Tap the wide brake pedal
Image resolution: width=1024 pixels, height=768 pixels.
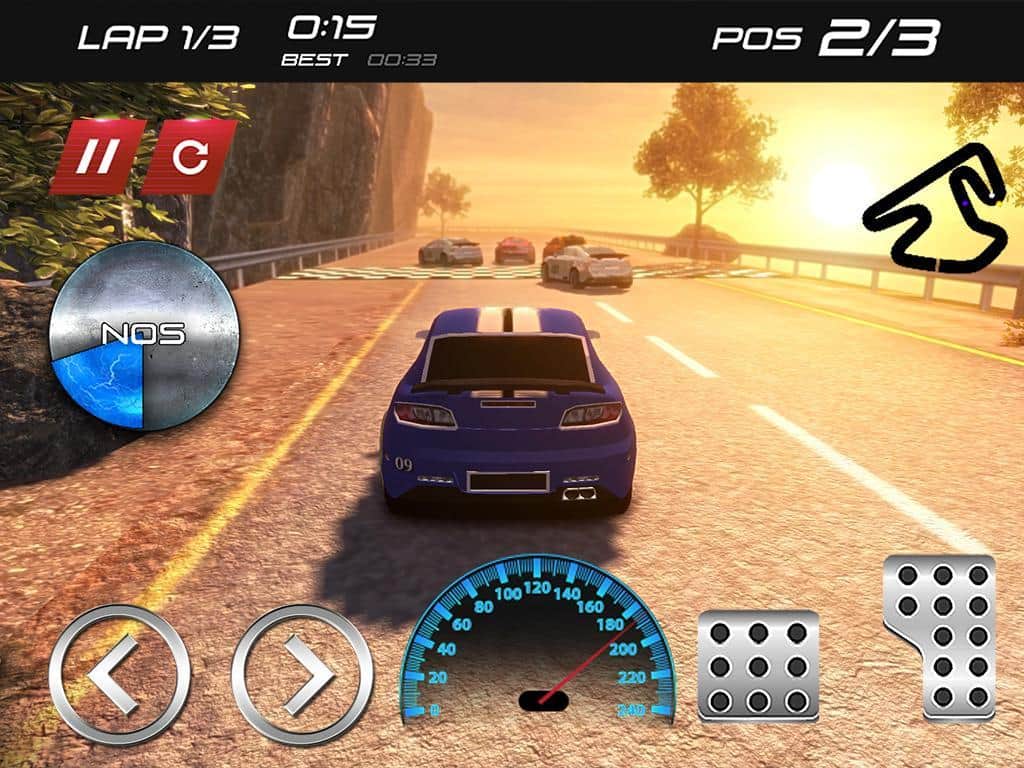758,665
